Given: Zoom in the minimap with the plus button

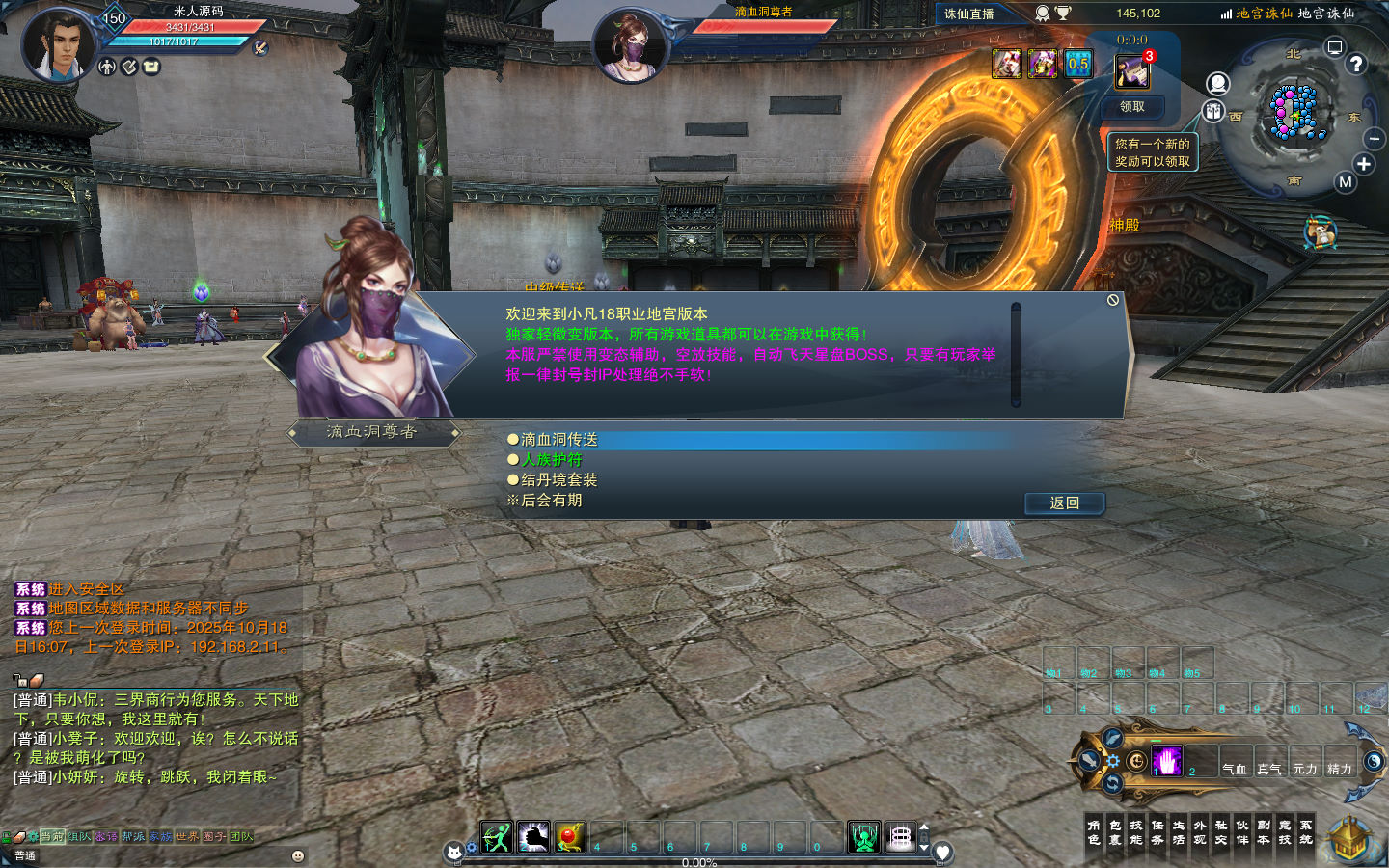Looking at the screenshot, I should pyautogui.click(x=1364, y=164).
